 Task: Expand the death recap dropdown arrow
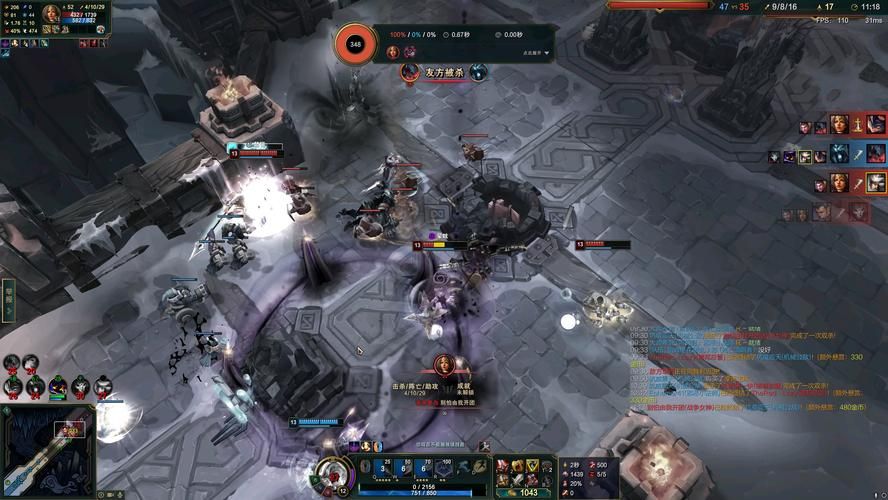547,53
